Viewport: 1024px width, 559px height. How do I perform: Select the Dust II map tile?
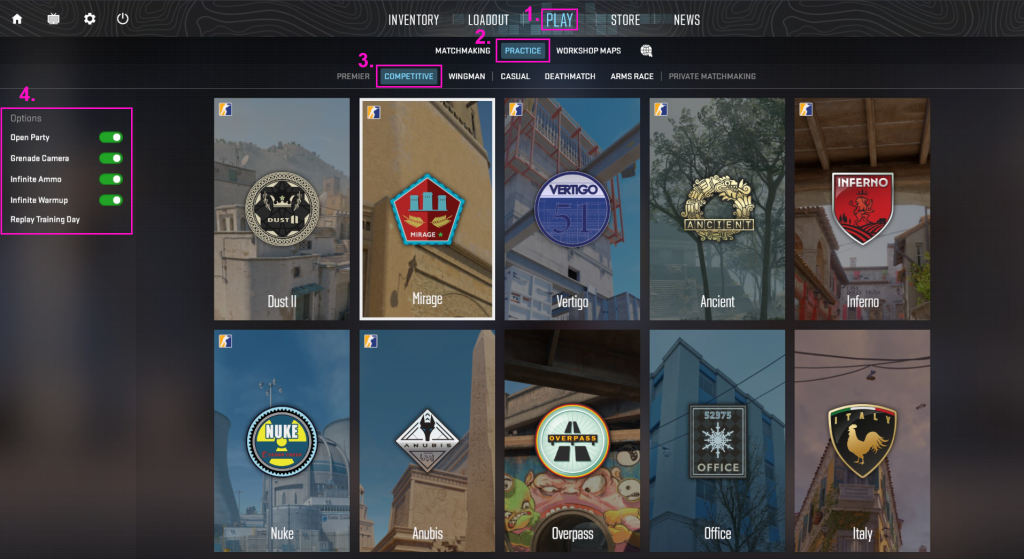tap(282, 209)
